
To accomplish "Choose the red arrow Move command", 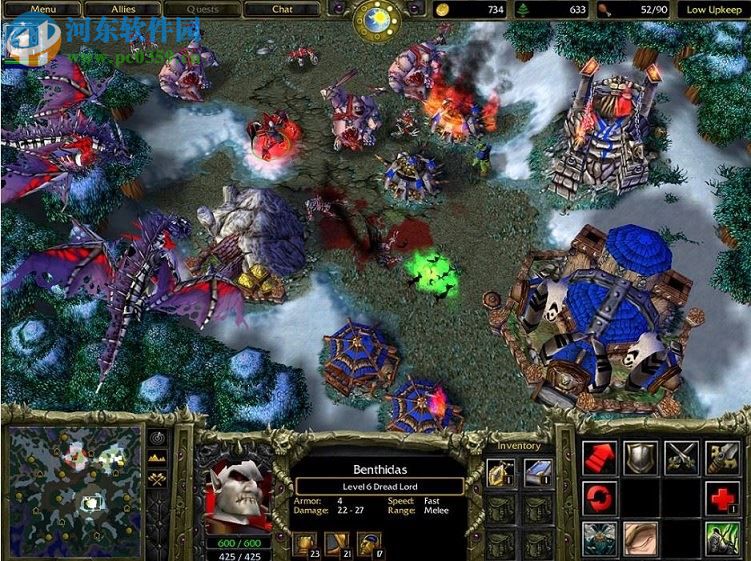I will click(598, 458).
